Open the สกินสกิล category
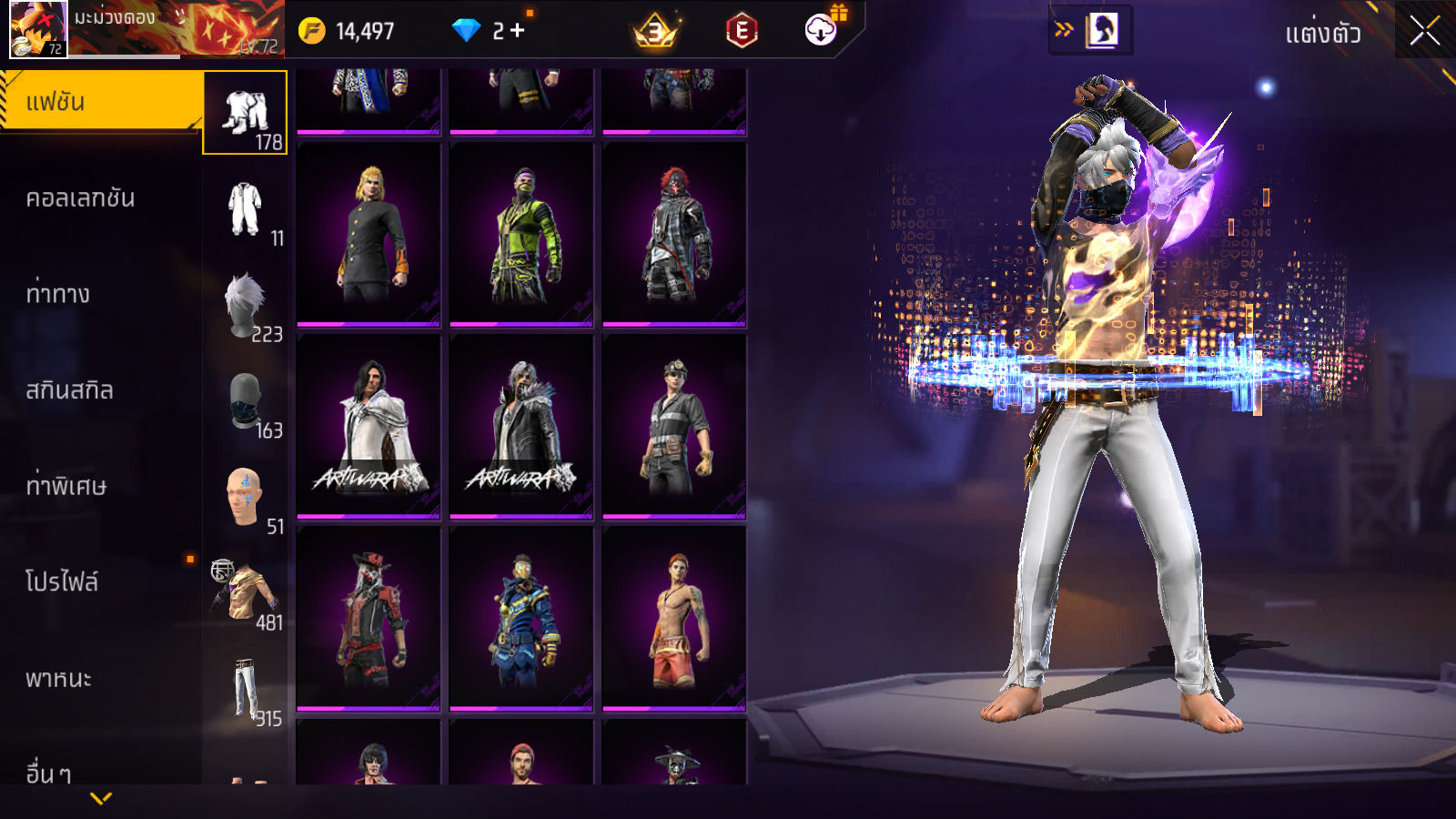This screenshot has width=1456, height=819. pos(70,390)
